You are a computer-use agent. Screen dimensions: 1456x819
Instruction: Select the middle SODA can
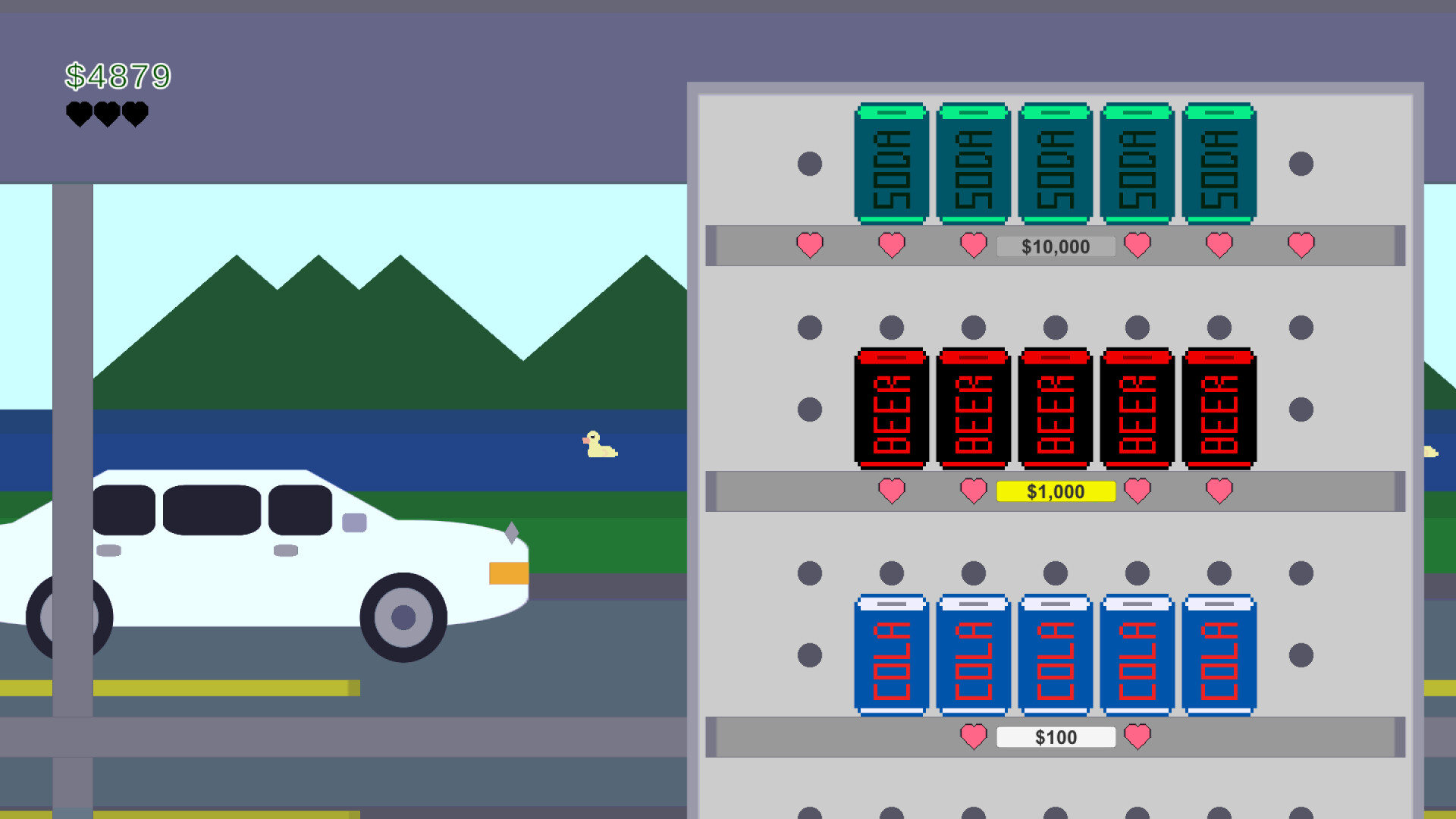[1054, 163]
